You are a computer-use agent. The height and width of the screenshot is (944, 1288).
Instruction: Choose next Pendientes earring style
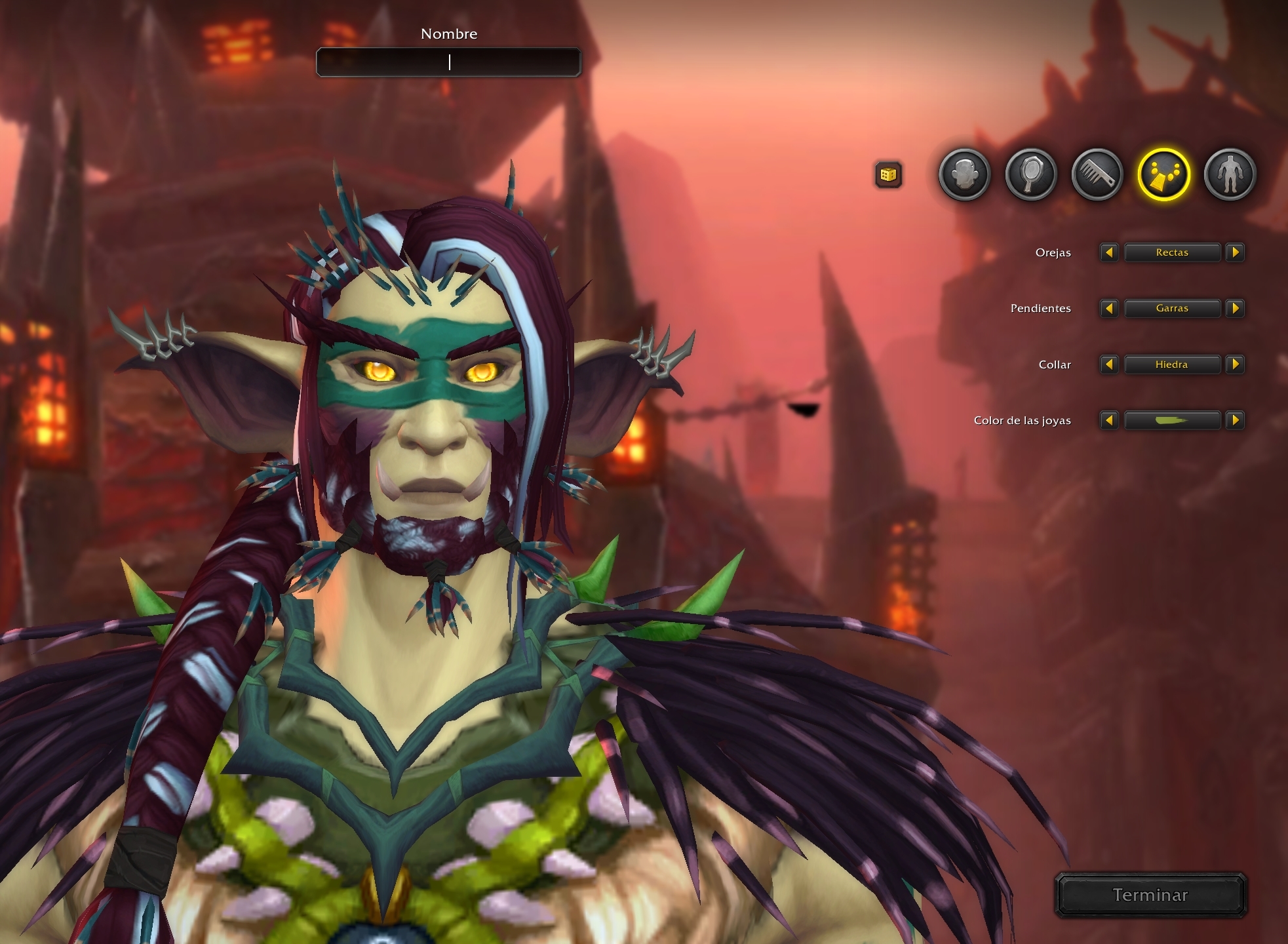1235,308
